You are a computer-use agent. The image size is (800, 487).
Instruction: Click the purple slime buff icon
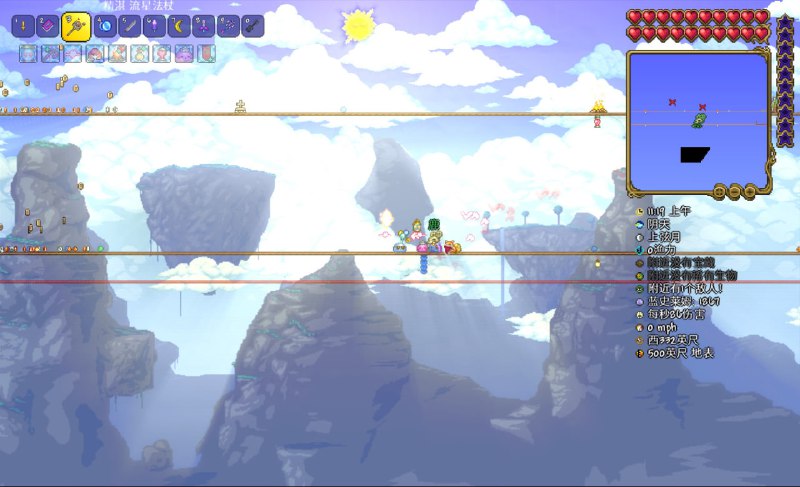tap(184, 54)
